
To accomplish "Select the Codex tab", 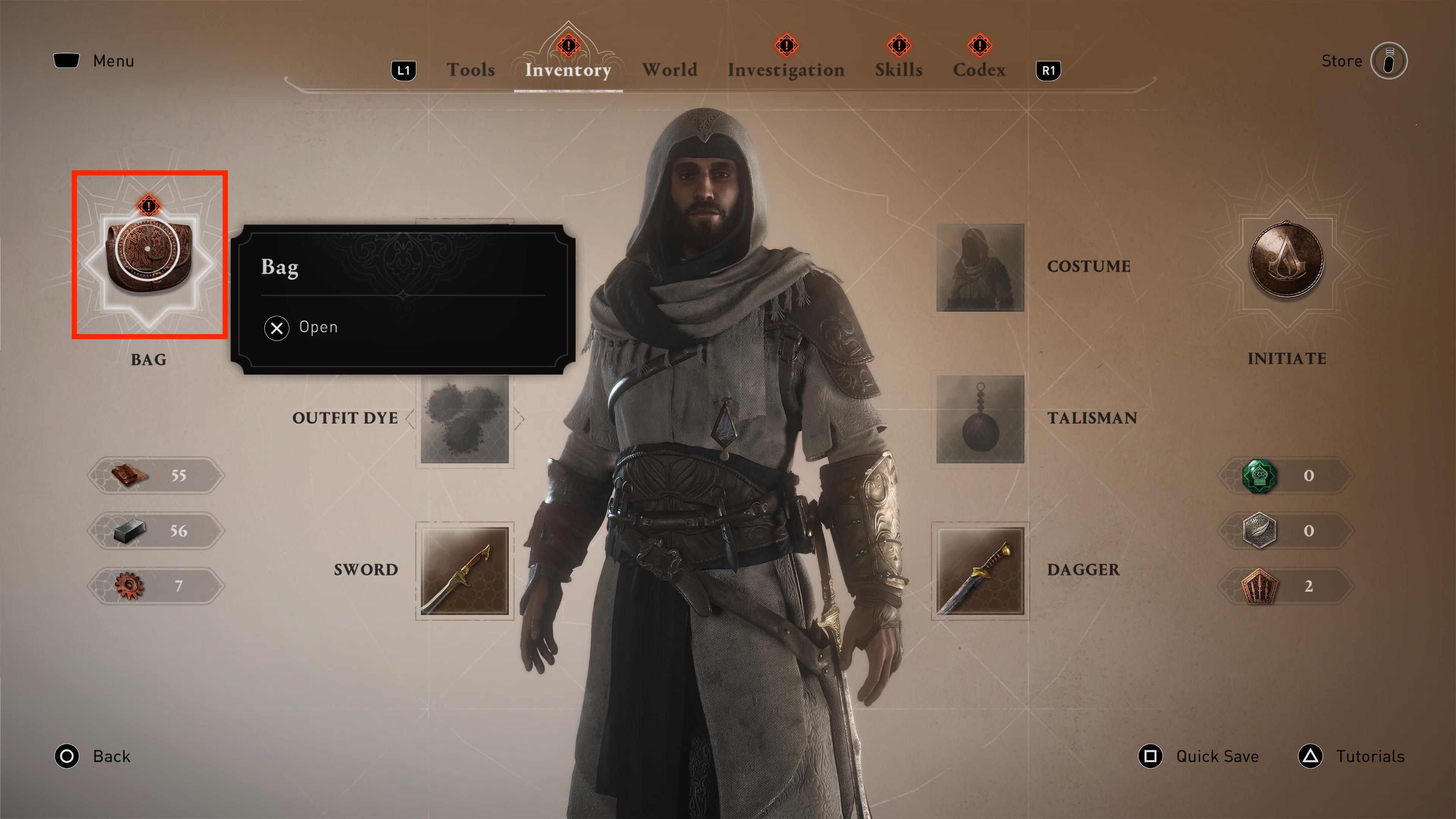I will 978,69.
